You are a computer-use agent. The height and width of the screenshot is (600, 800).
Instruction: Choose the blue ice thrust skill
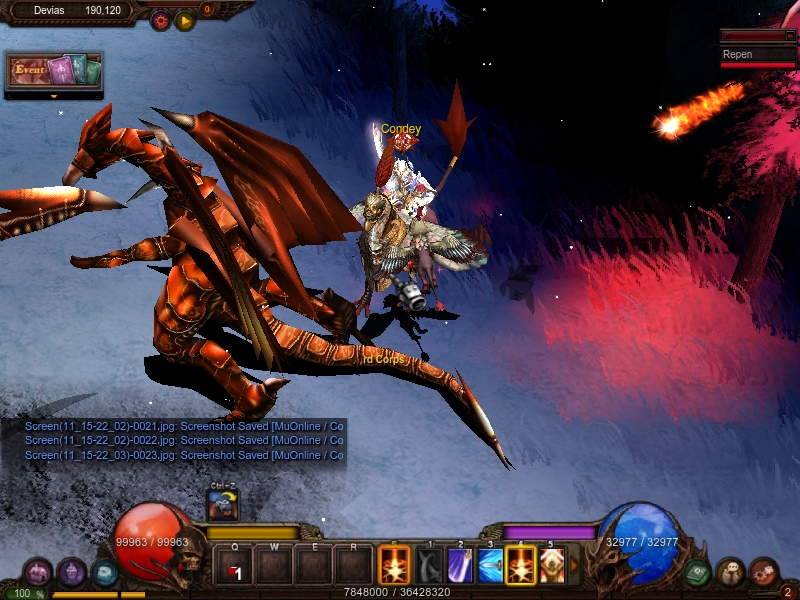click(x=491, y=566)
